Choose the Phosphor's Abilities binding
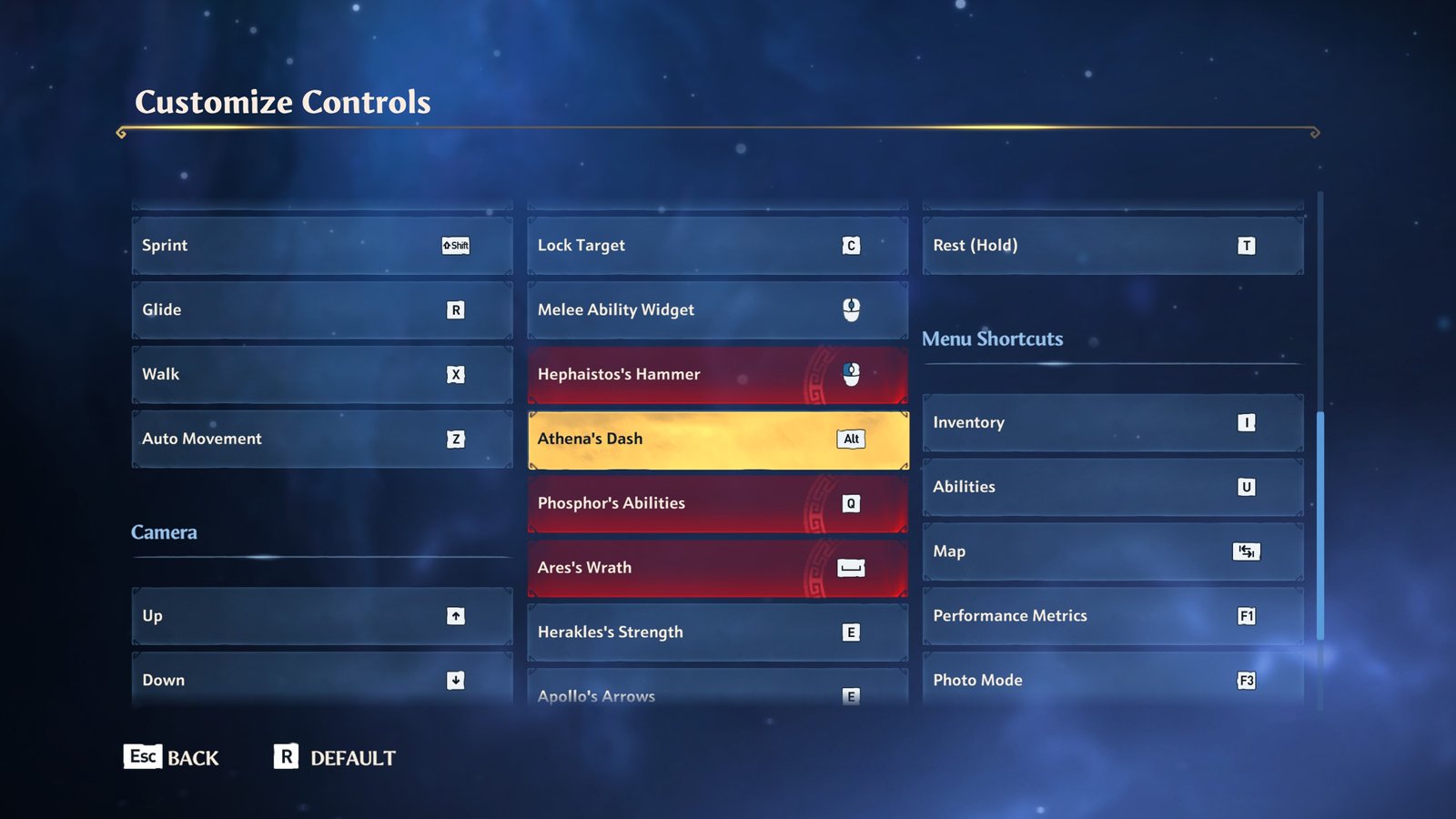Viewport: 1456px width, 819px height. click(x=717, y=504)
